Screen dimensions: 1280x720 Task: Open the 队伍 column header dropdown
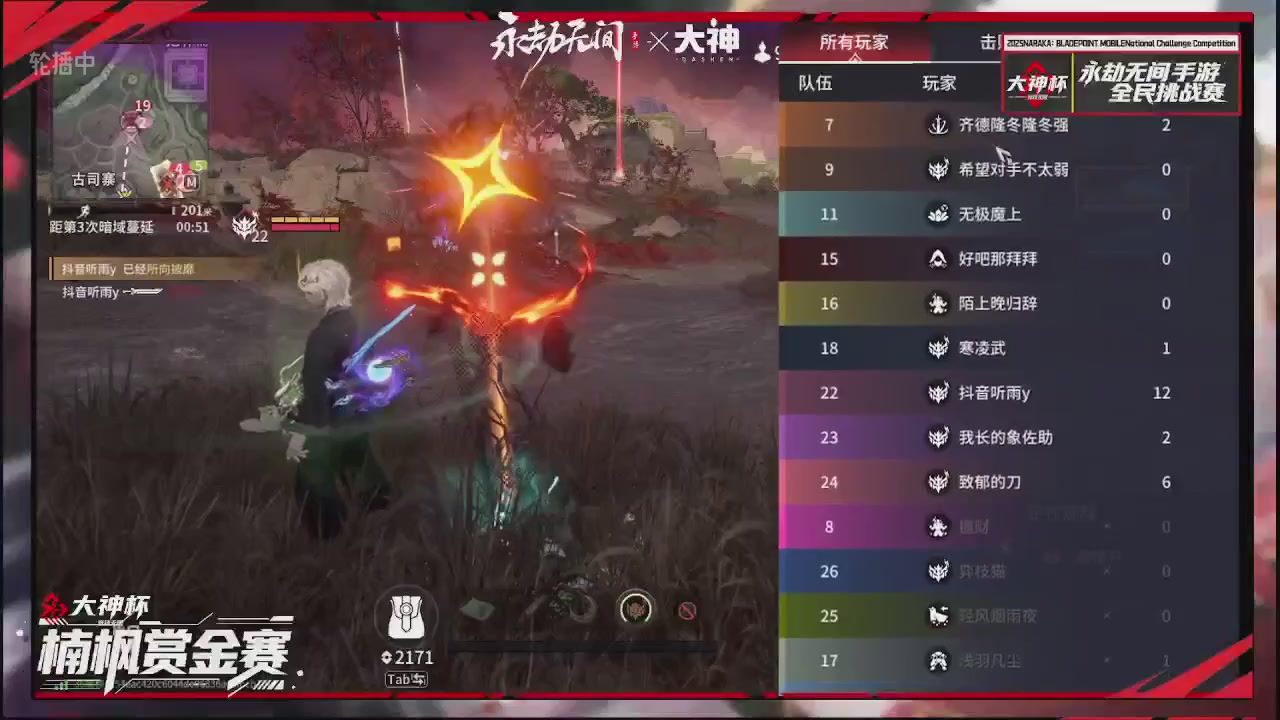point(814,84)
